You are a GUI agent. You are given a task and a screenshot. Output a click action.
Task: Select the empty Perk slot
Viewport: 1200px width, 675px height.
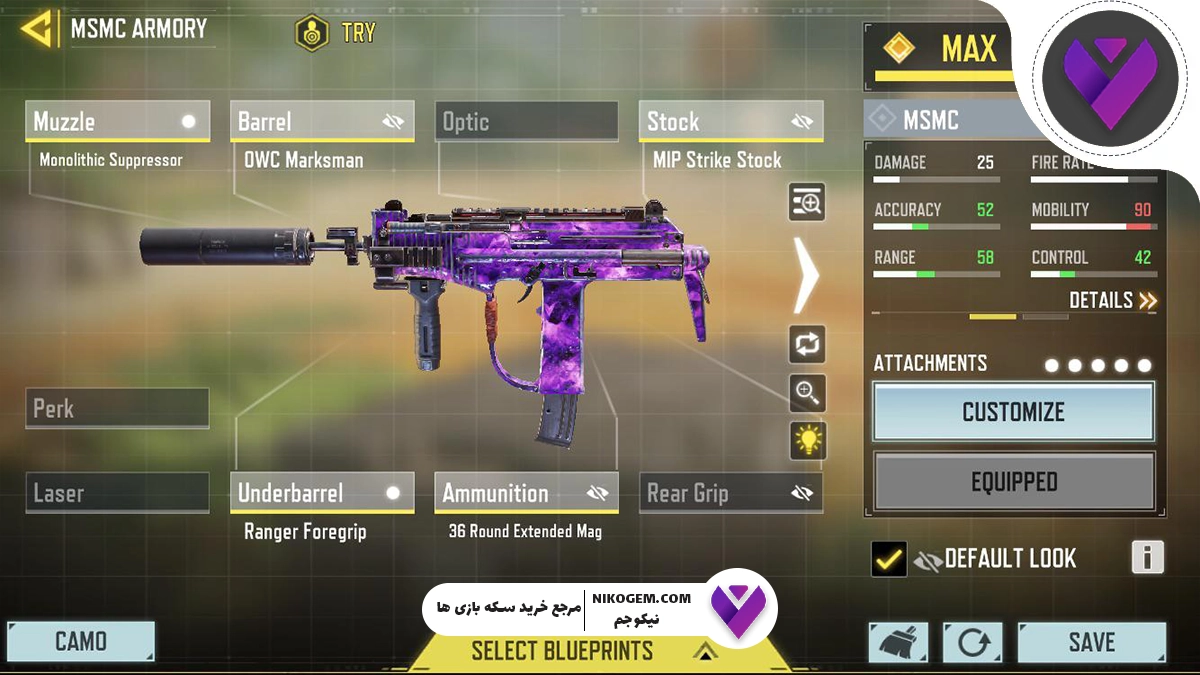pos(117,408)
